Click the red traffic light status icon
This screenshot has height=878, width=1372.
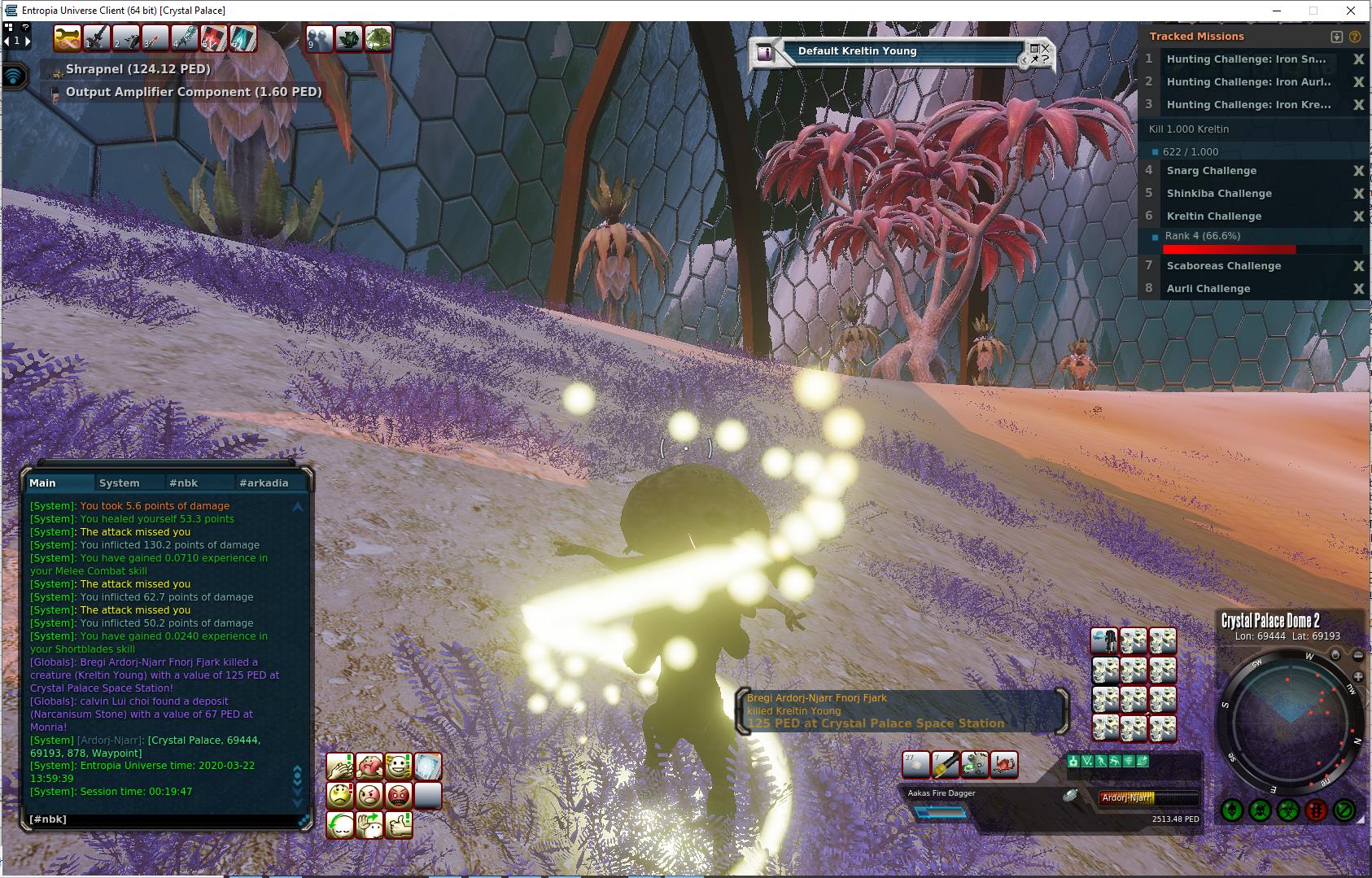(1316, 810)
